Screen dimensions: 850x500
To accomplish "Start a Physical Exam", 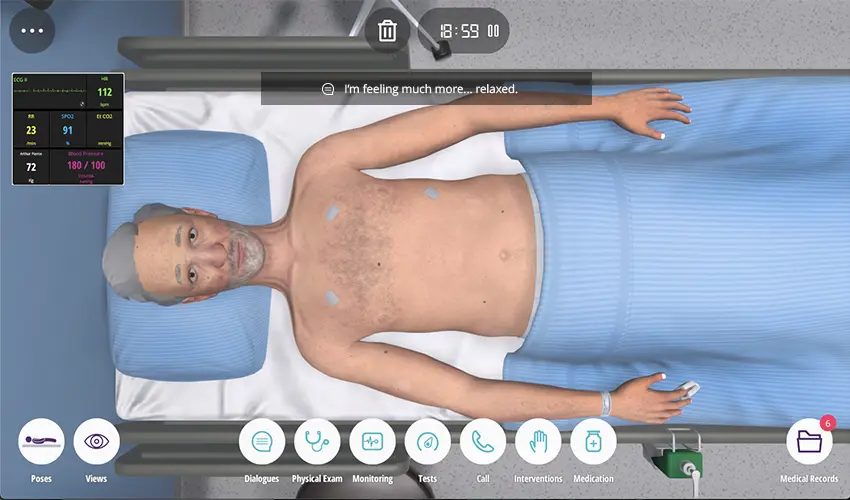I will pyautogui.click(x=317, y=442).
